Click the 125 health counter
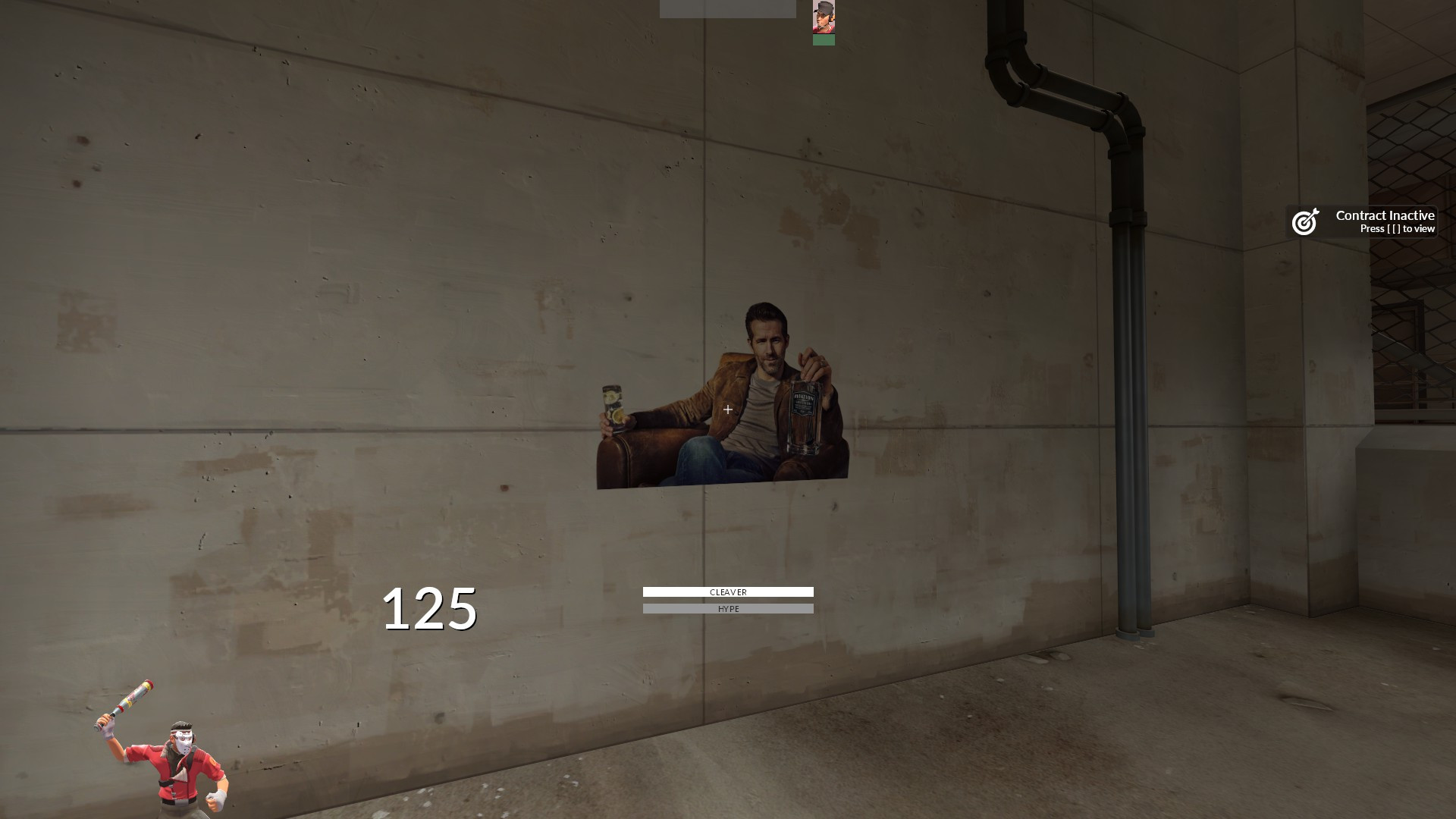 429,607
